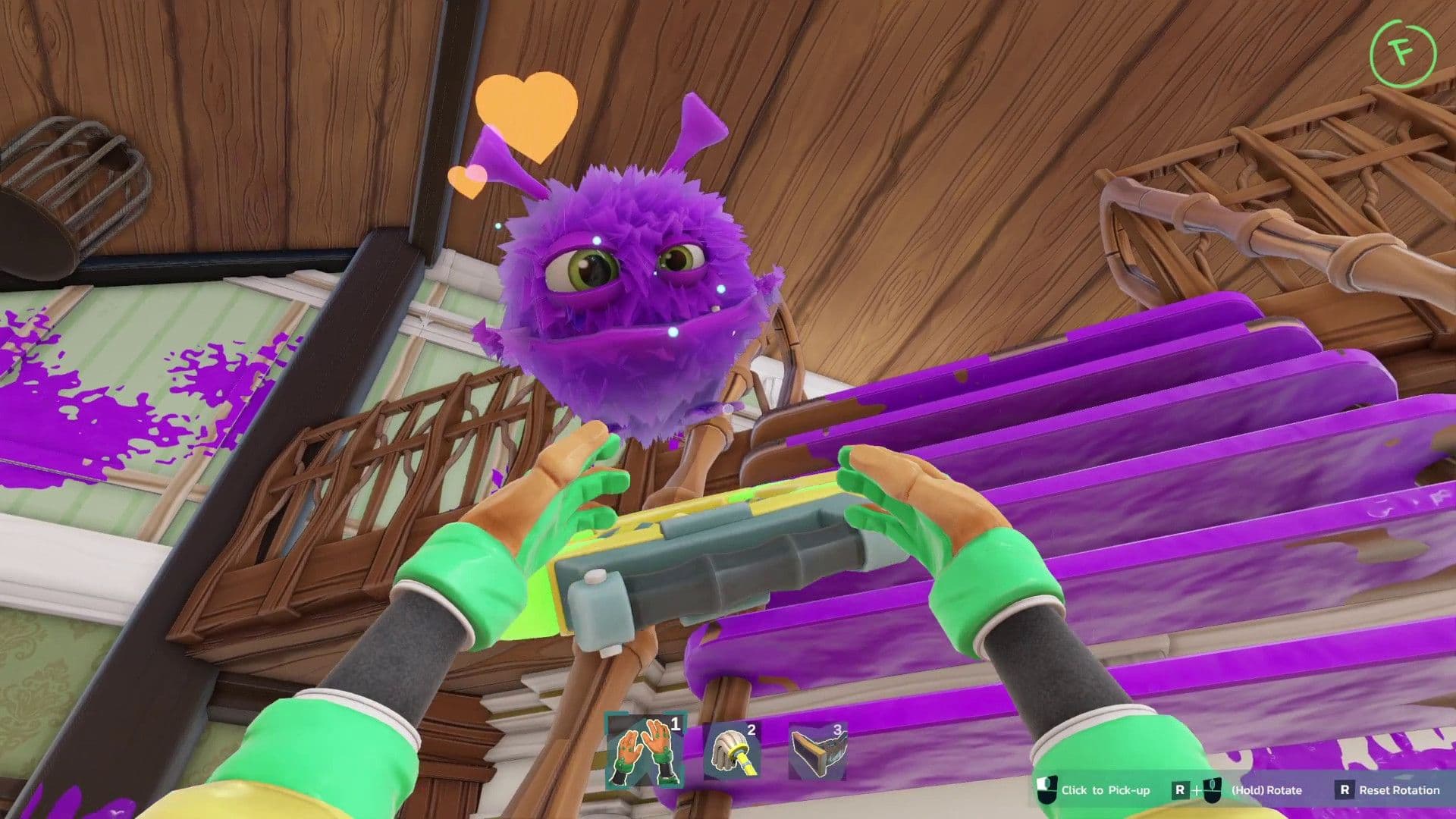
Task: Click the Reset Rotation label
Action: 1400,789
